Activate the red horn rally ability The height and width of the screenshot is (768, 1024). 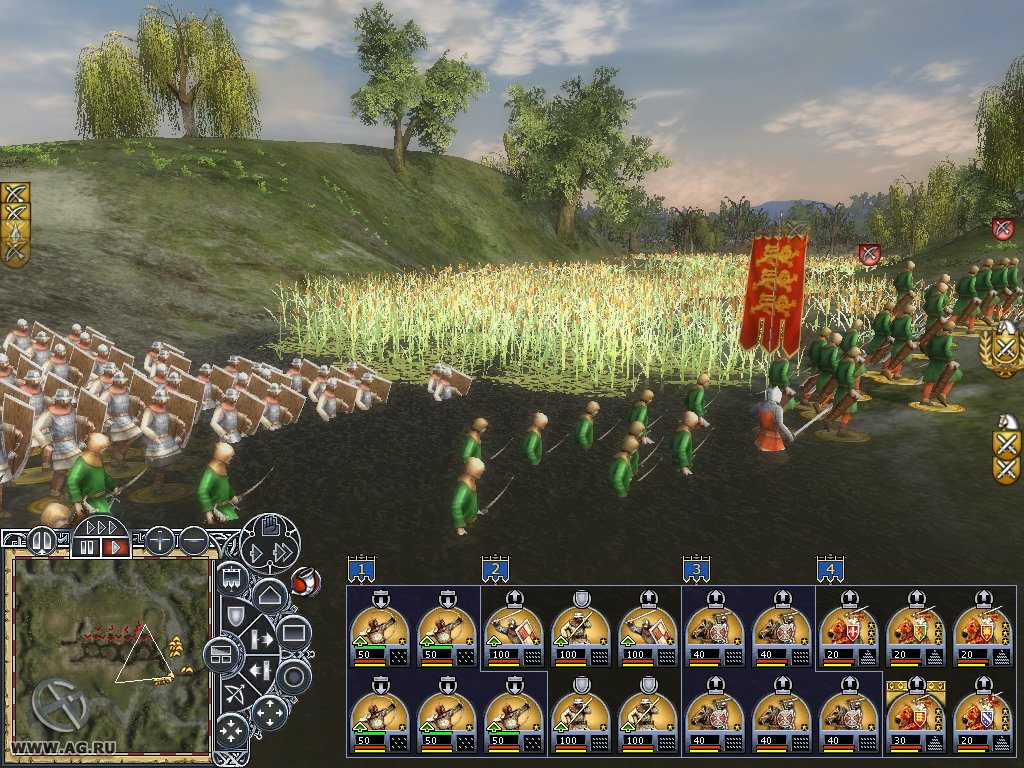coord(304,579)
